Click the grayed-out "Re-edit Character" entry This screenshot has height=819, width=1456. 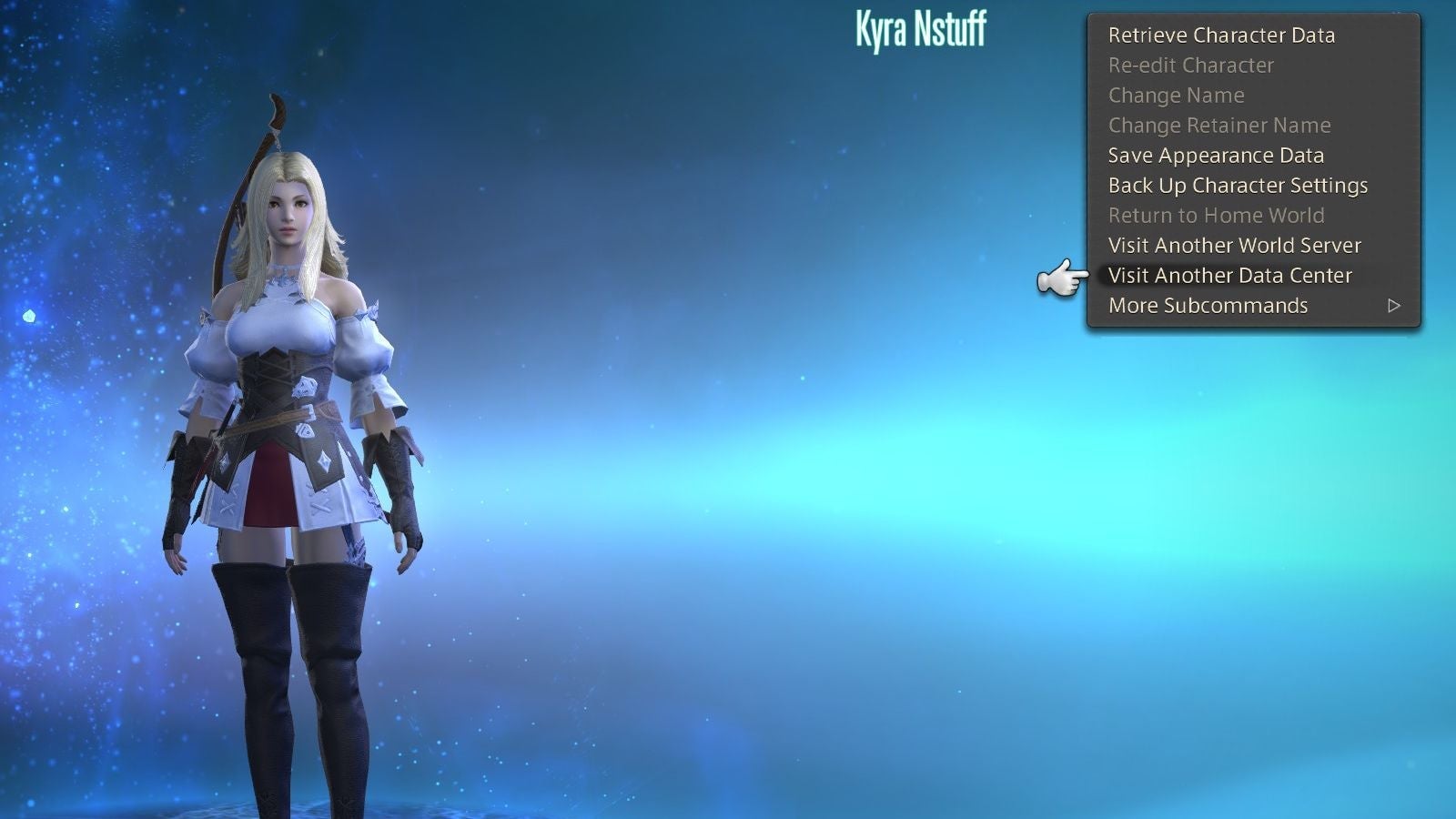coord(1190,65)
